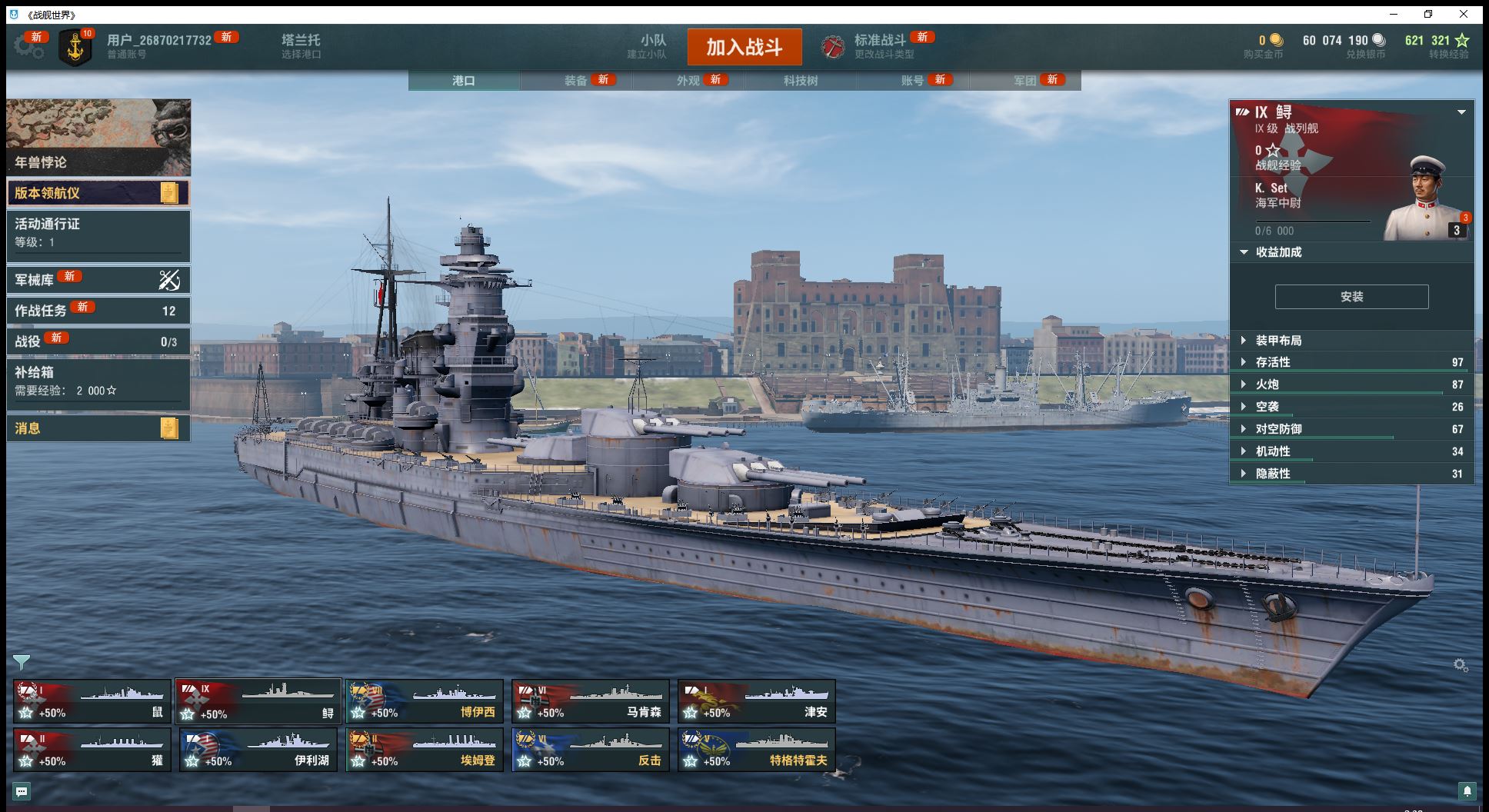Switch to the 外观 tab

(688, 81)
